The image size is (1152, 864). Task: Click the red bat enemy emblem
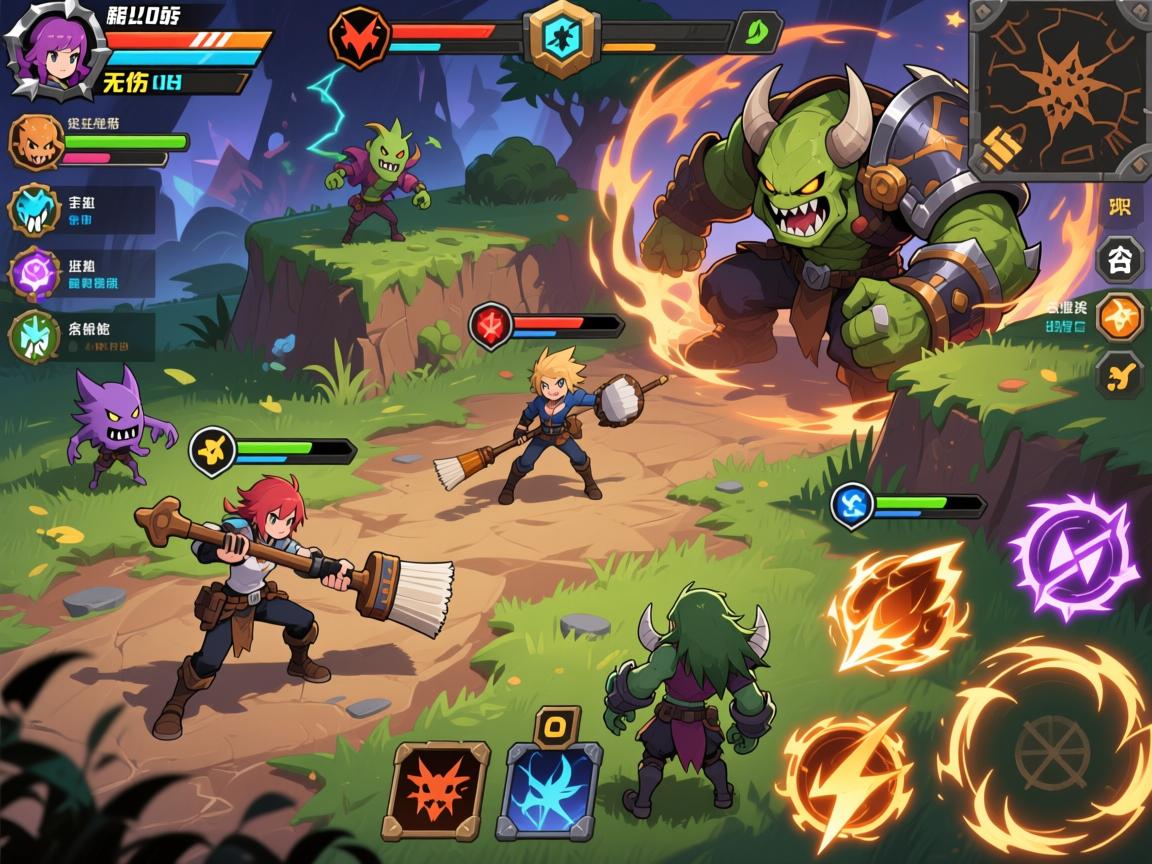click(x=359, y=39)
